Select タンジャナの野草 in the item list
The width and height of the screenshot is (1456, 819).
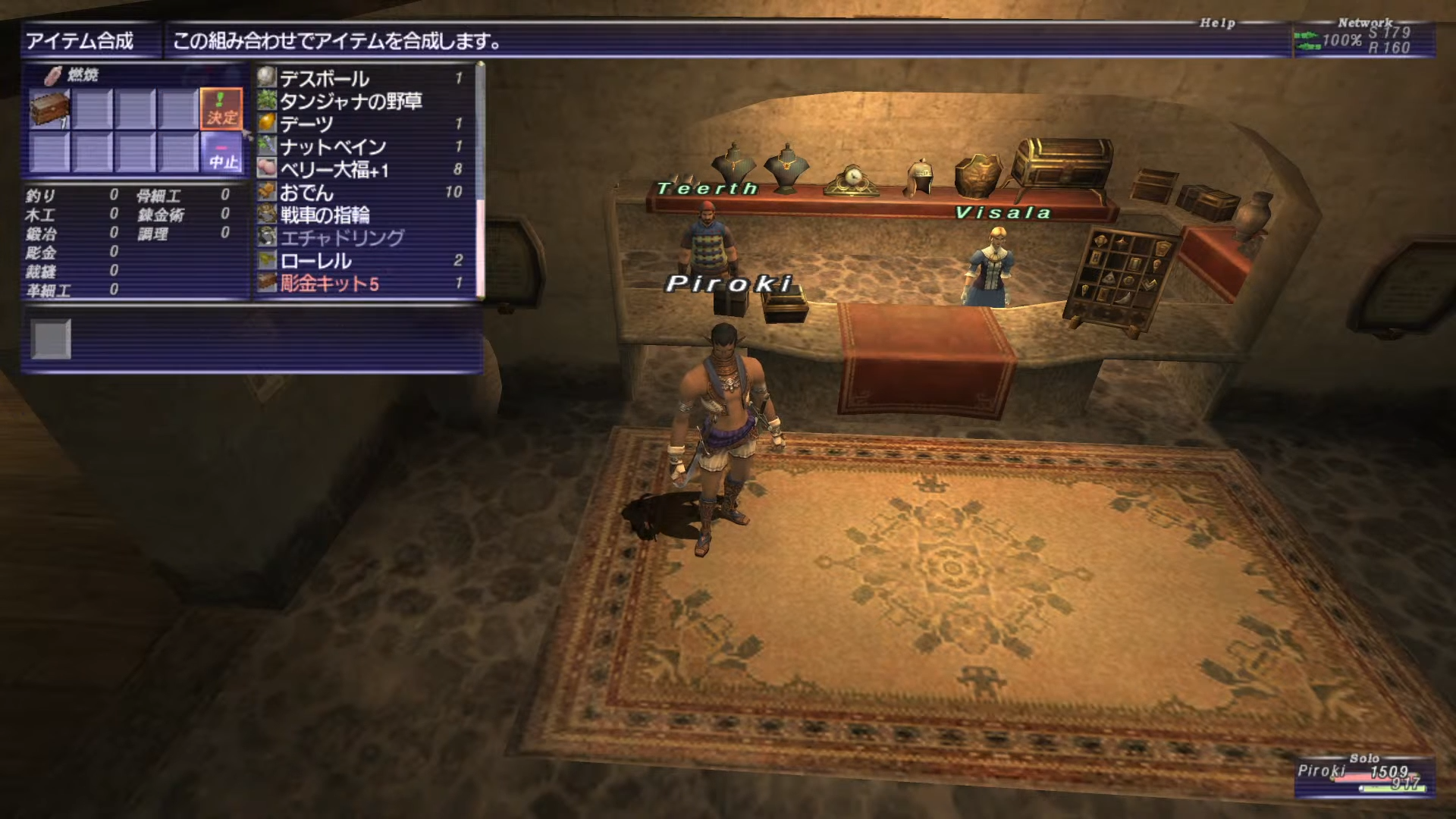coord(350,101)
